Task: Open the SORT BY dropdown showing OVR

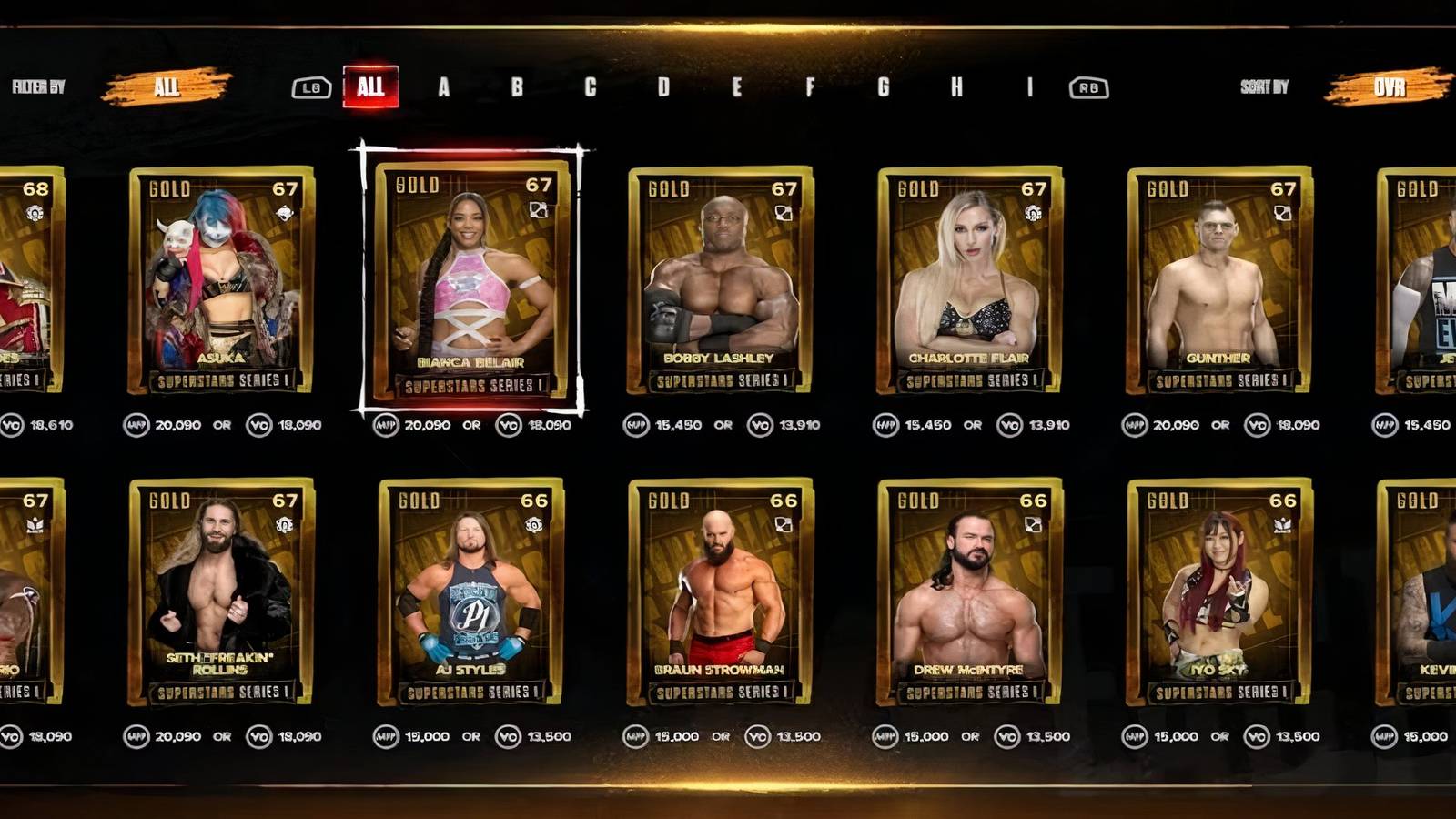Action: 1390,88
